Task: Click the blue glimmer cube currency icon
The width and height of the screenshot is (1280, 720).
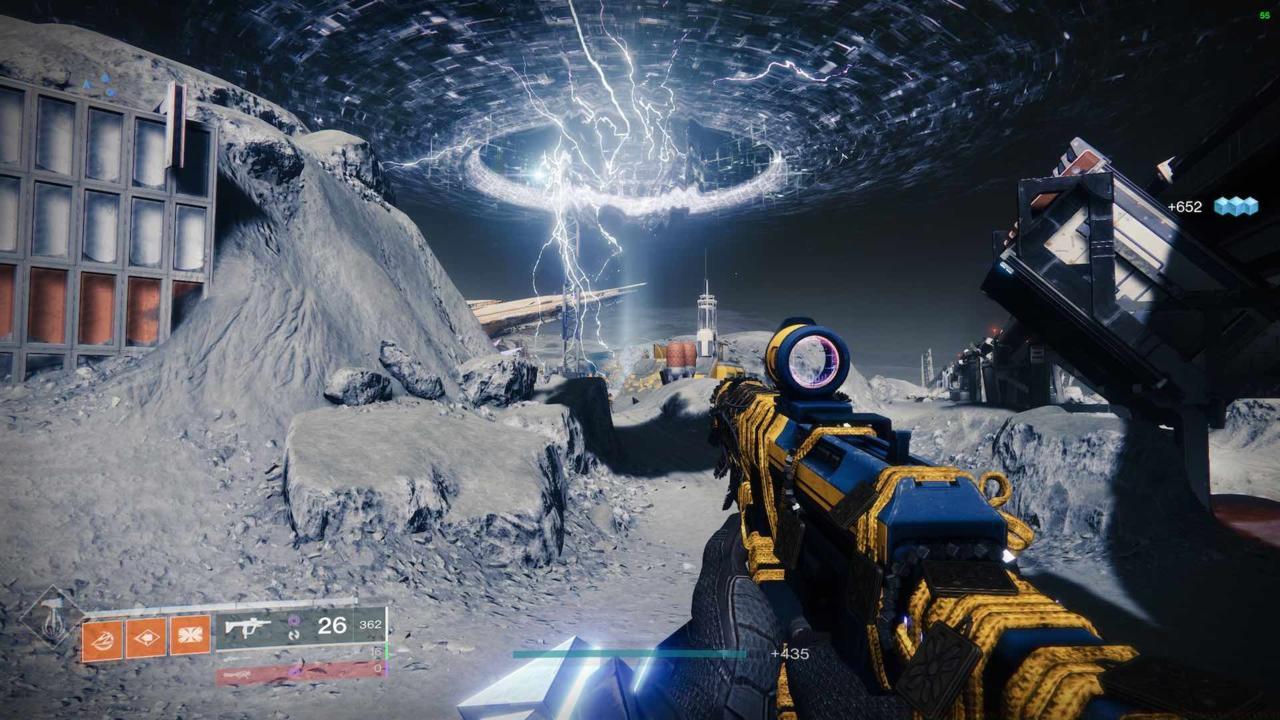Action: click(1235, 206)
